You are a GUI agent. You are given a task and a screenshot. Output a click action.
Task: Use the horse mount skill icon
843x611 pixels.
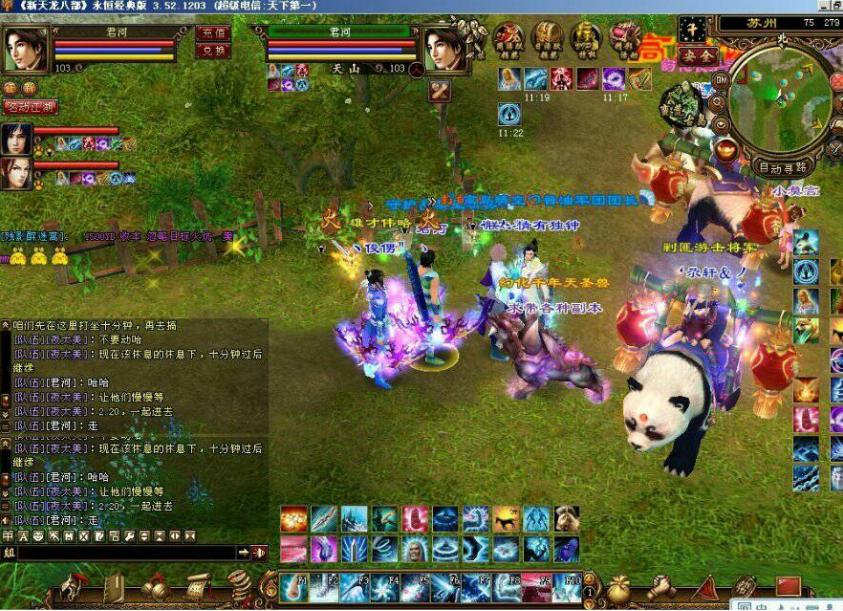pos(506,519)
